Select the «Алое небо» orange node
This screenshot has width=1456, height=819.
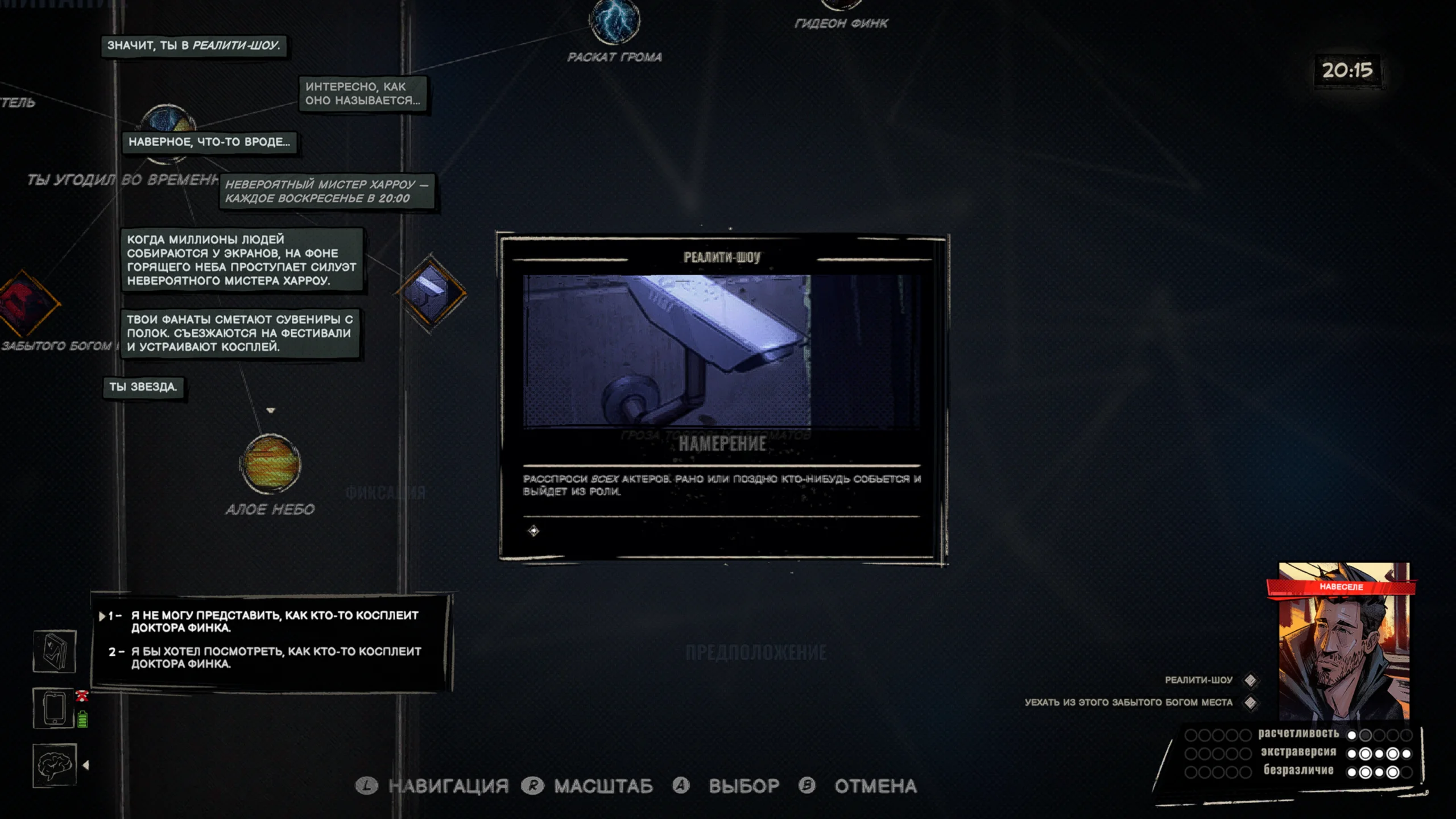(x=271, y=464)
